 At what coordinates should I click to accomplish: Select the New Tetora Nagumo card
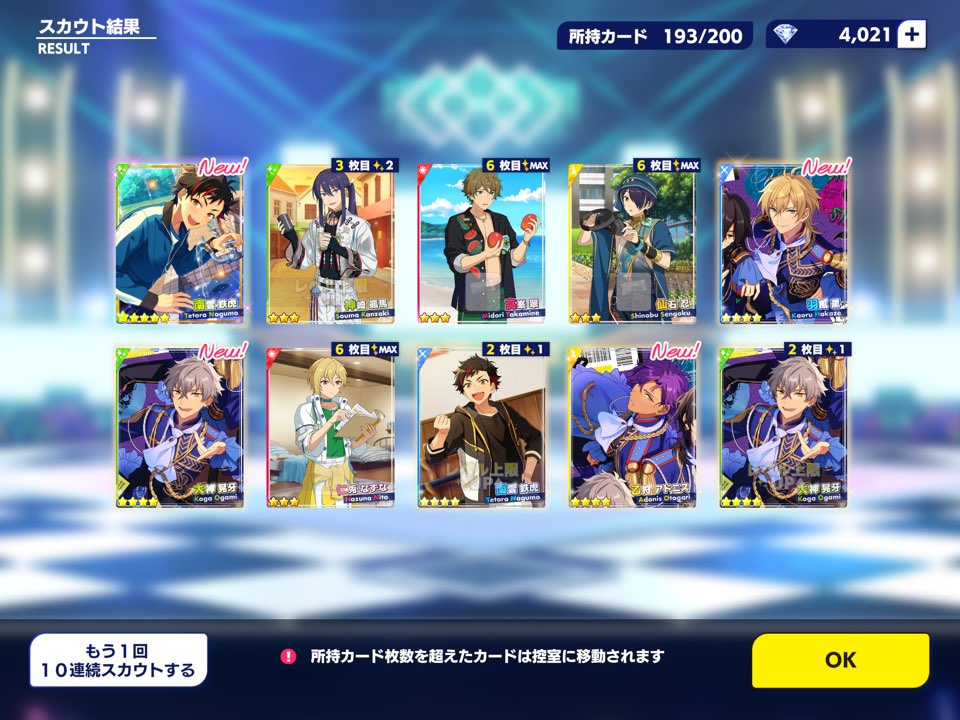click(x=180, y=243)
